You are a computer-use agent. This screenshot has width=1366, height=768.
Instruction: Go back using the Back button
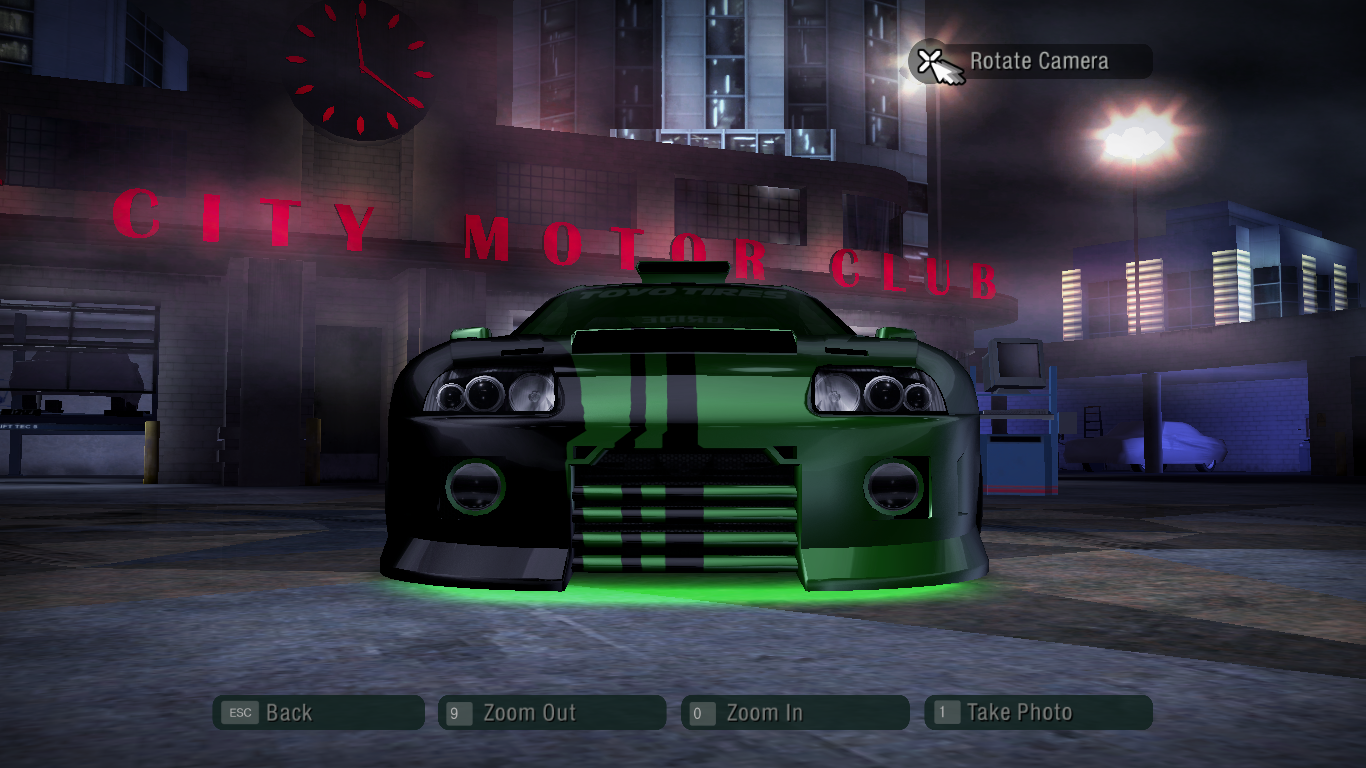pyautogui.click(x=318, y=713)
